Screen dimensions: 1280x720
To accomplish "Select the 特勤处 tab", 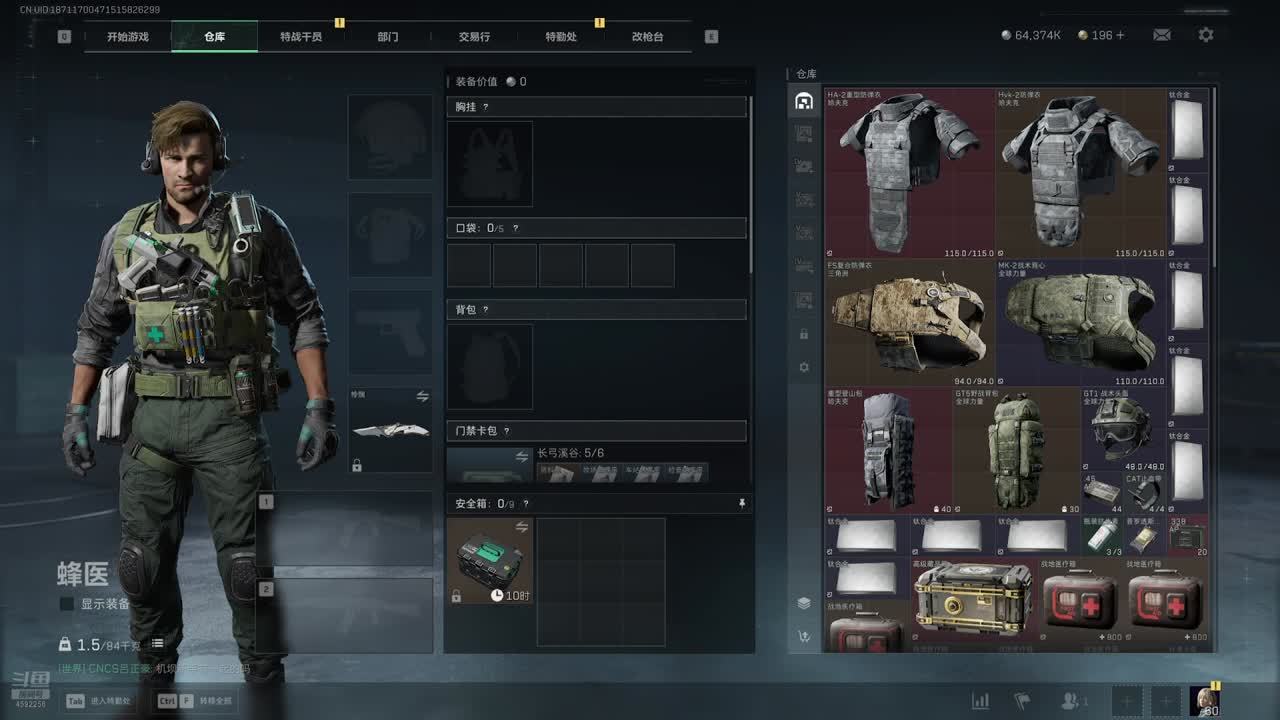I will pos(561,37).
